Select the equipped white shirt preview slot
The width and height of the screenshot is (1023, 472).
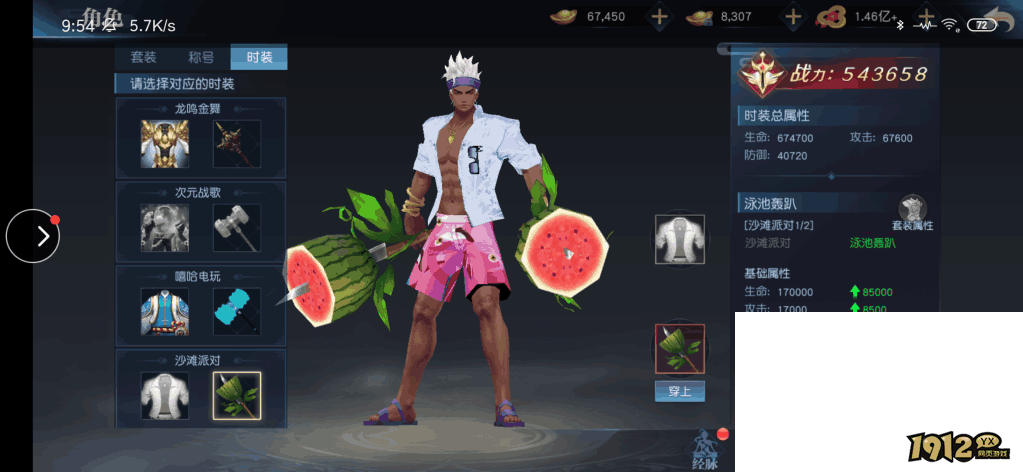[x=680, y=239]
